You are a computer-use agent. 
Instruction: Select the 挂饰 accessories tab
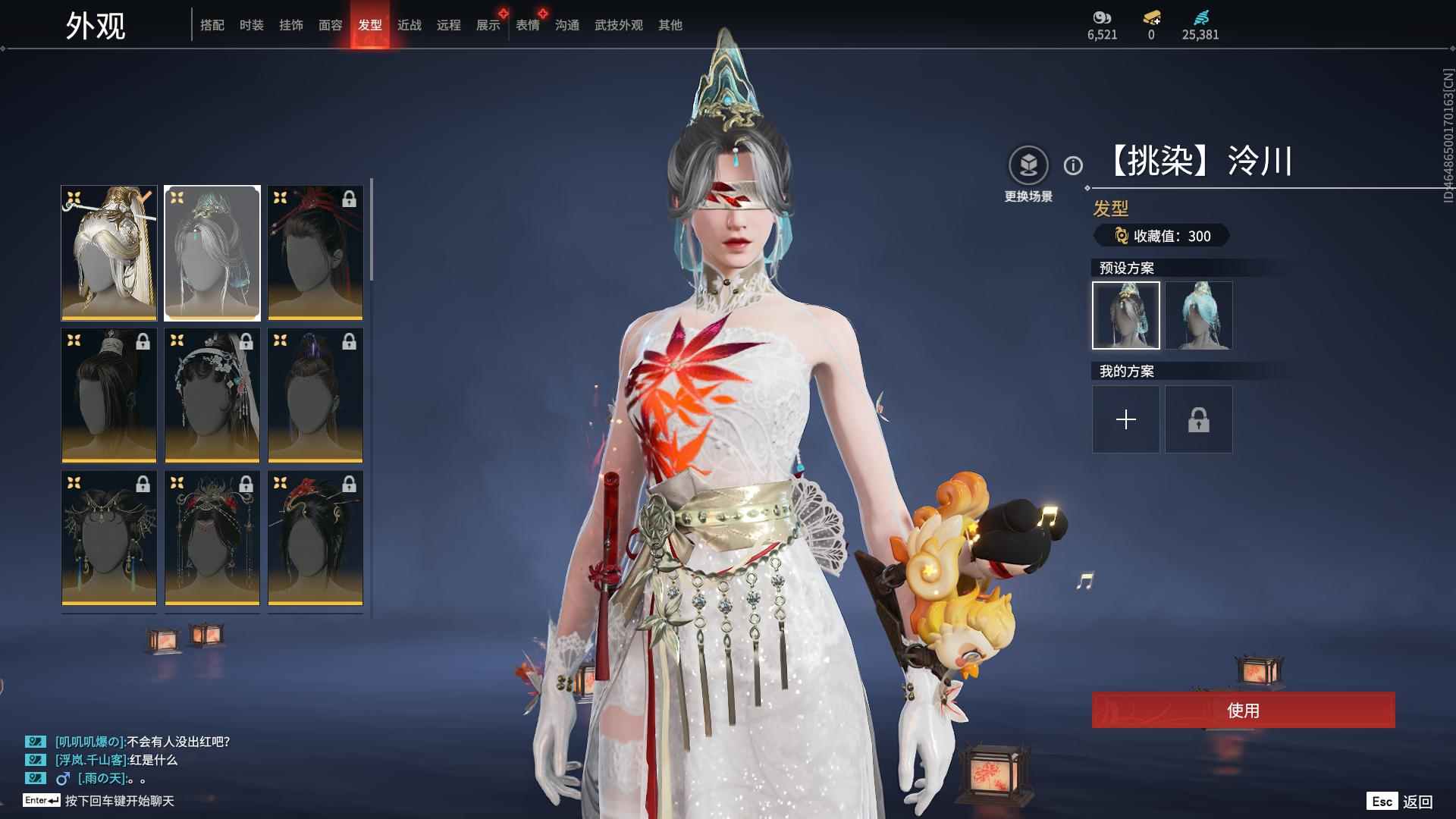(x=290, y=25)
